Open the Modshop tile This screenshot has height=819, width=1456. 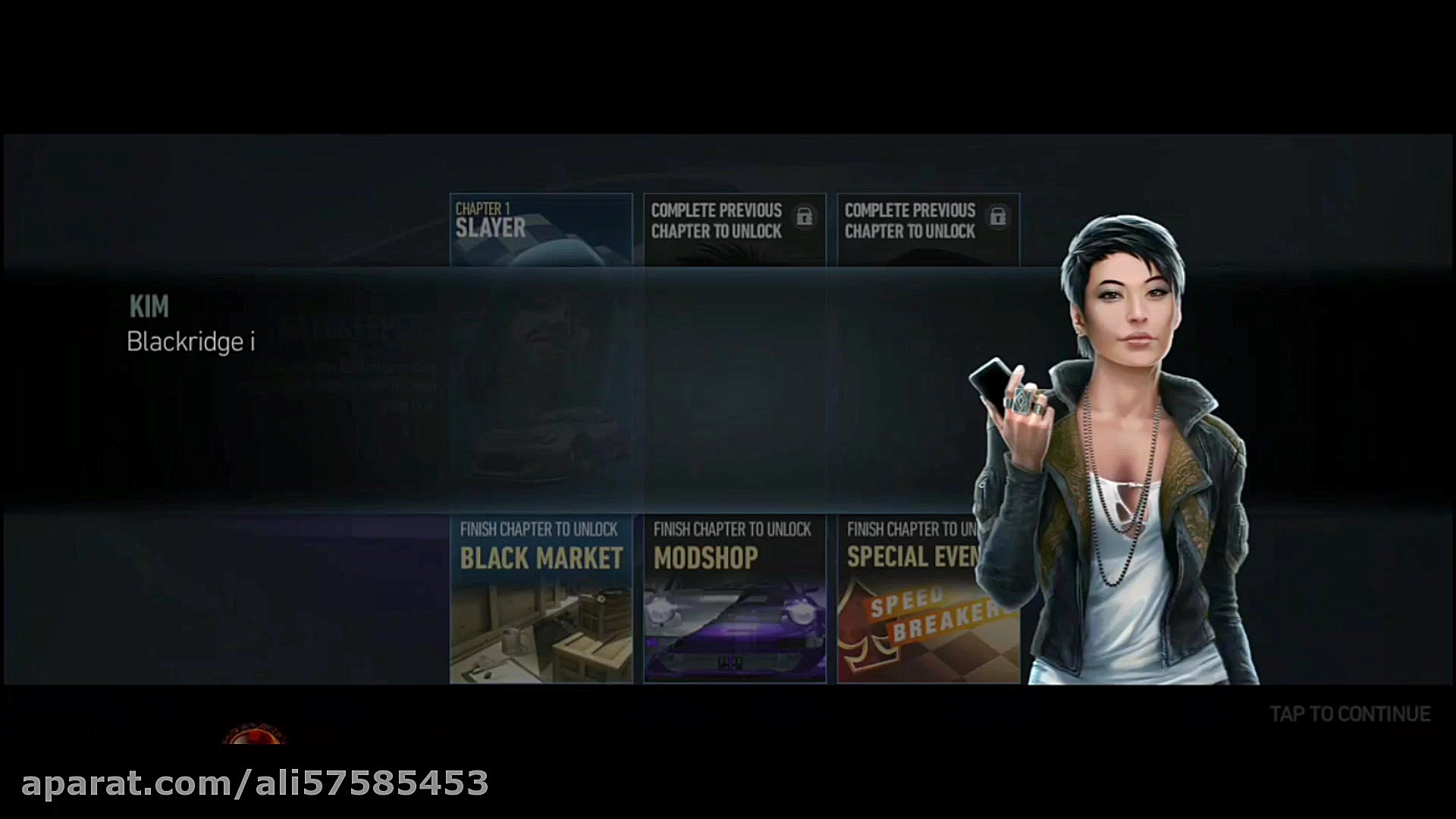[734, 599]
